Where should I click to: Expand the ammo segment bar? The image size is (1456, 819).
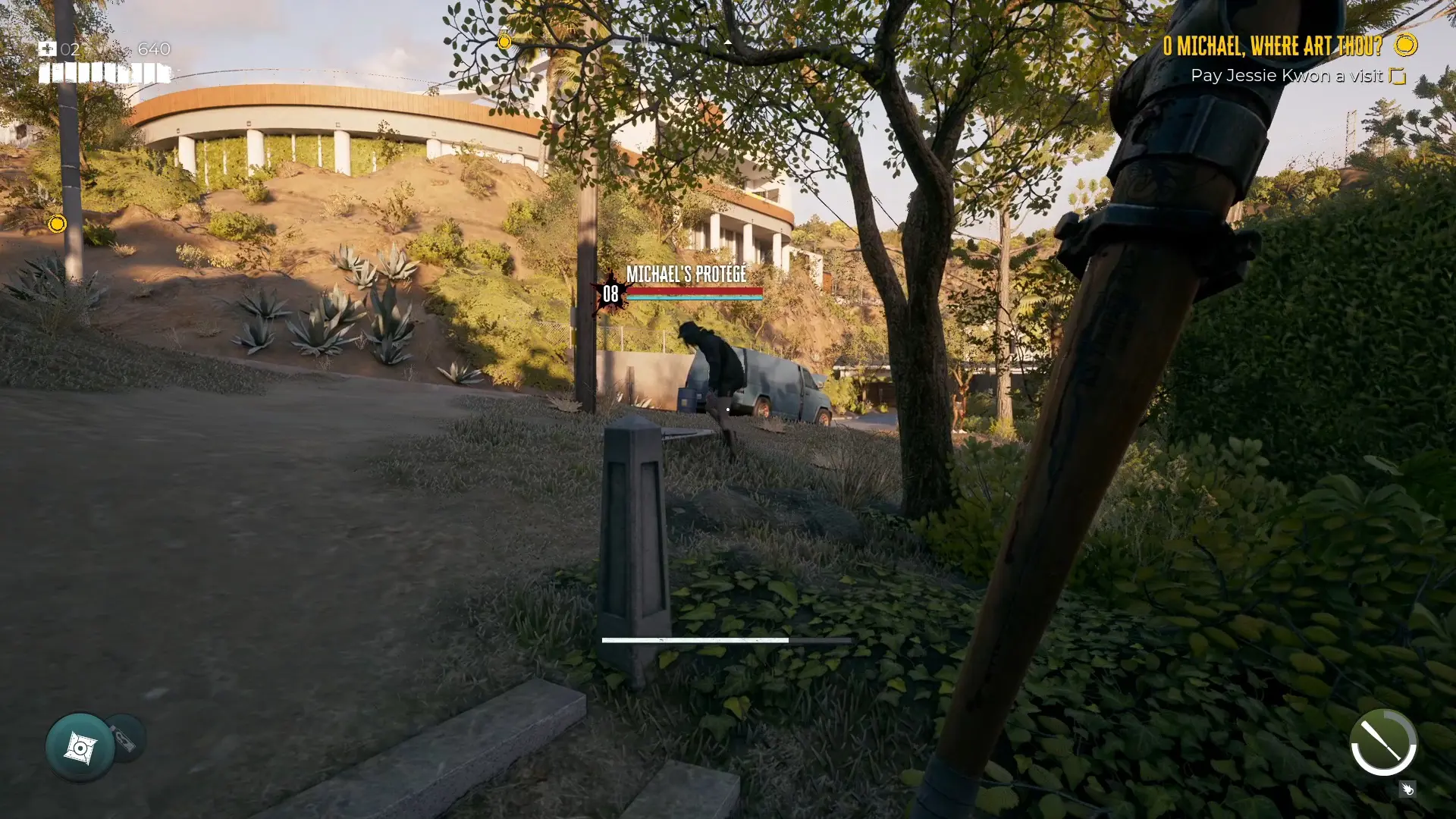(104, 75)
